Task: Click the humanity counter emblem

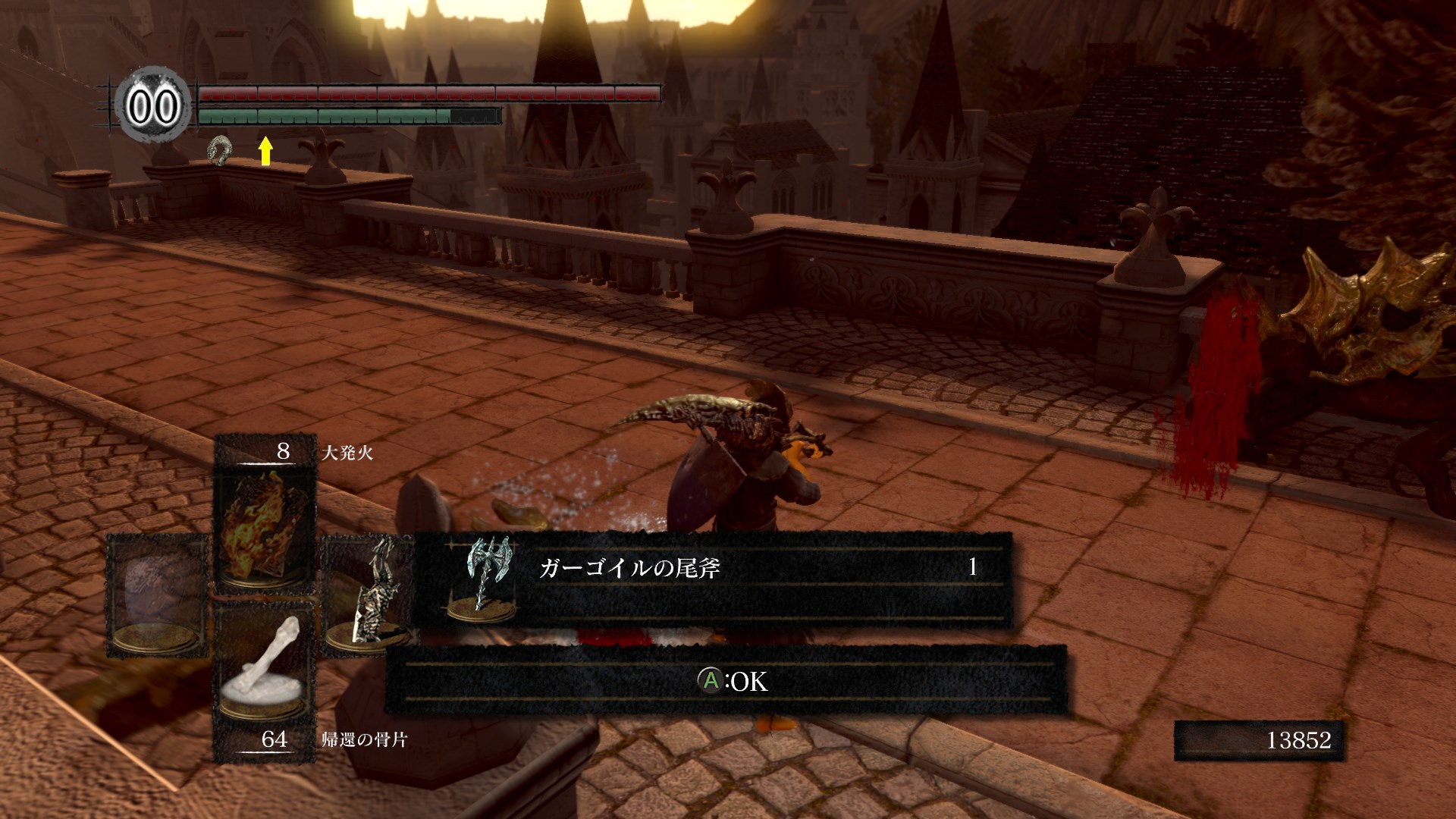Action: click(x=153, y=105)
